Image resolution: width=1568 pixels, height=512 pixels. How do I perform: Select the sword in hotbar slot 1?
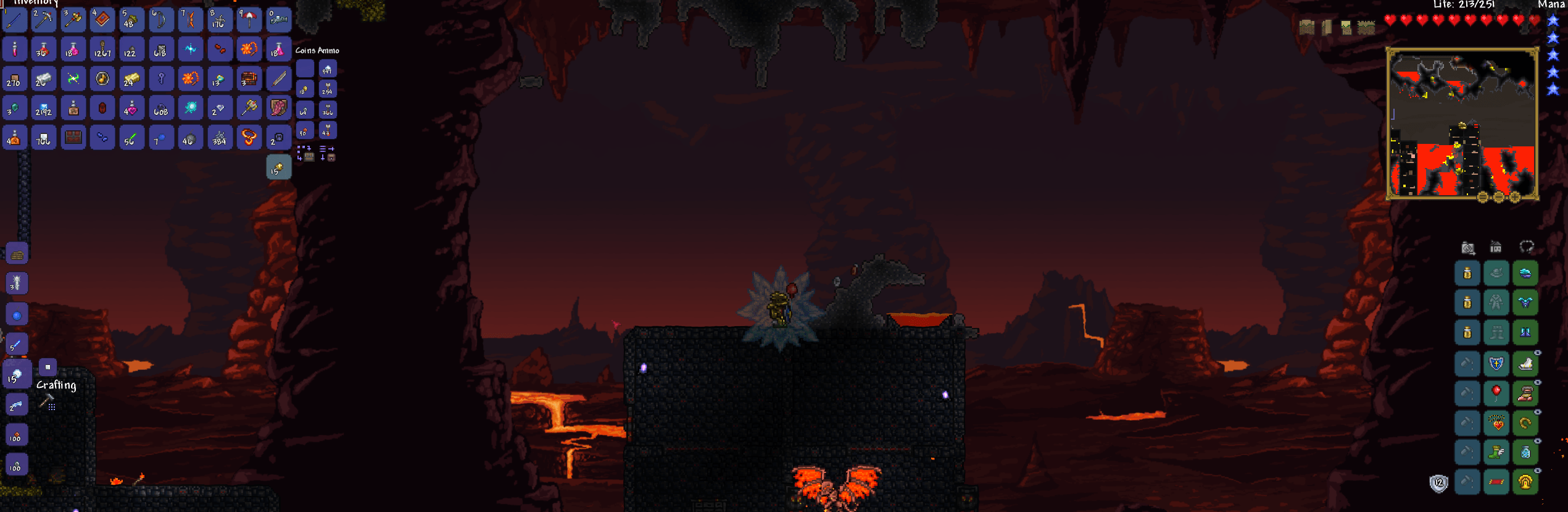[14, 20]
